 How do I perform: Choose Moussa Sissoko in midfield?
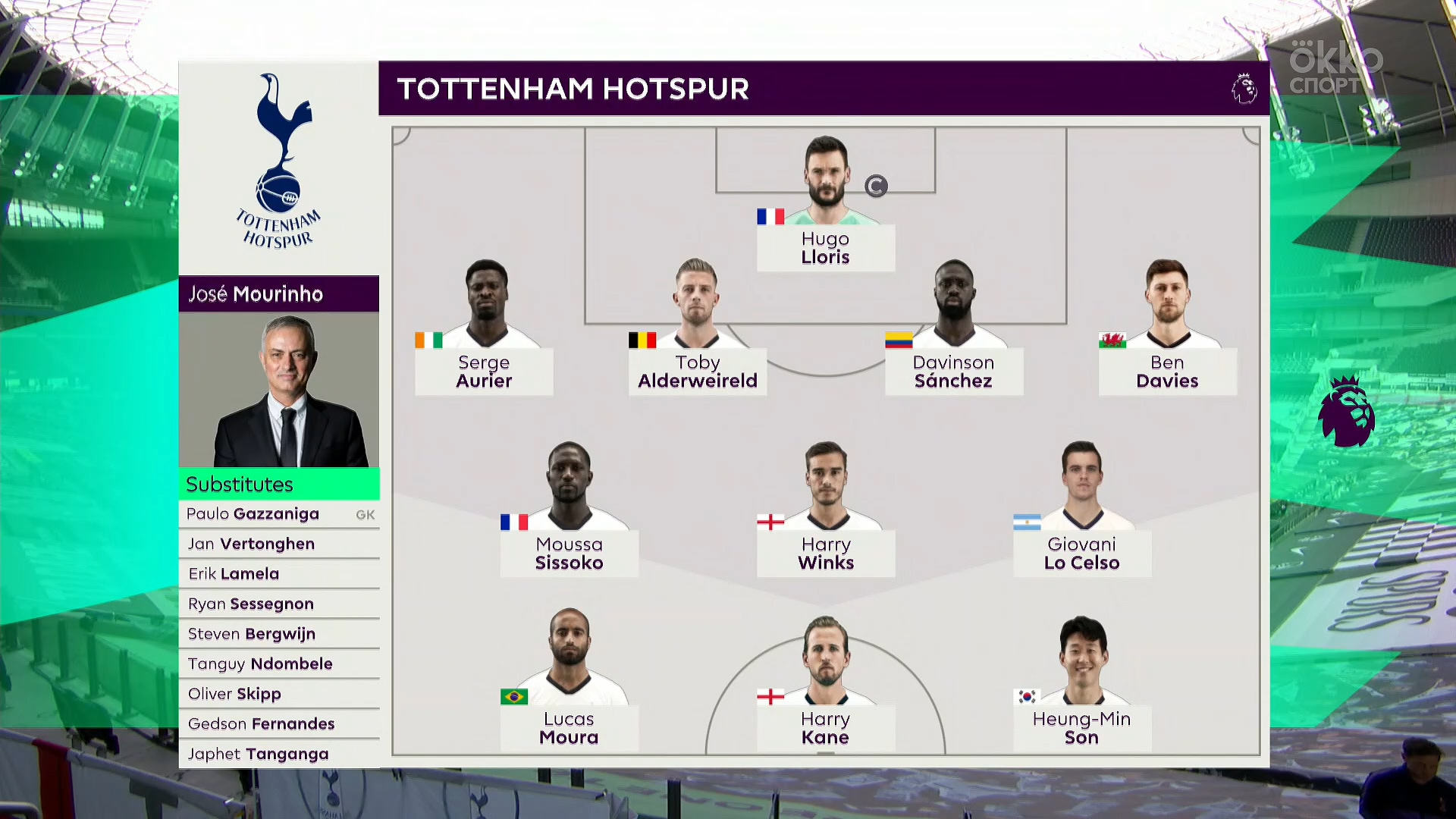coord(569,554)
